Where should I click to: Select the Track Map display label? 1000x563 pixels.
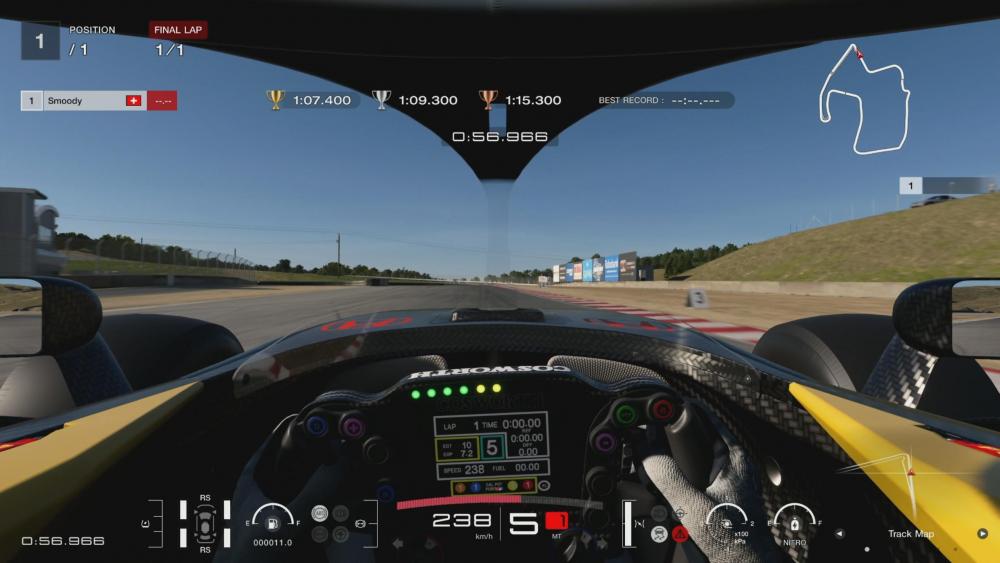point(910,534)
